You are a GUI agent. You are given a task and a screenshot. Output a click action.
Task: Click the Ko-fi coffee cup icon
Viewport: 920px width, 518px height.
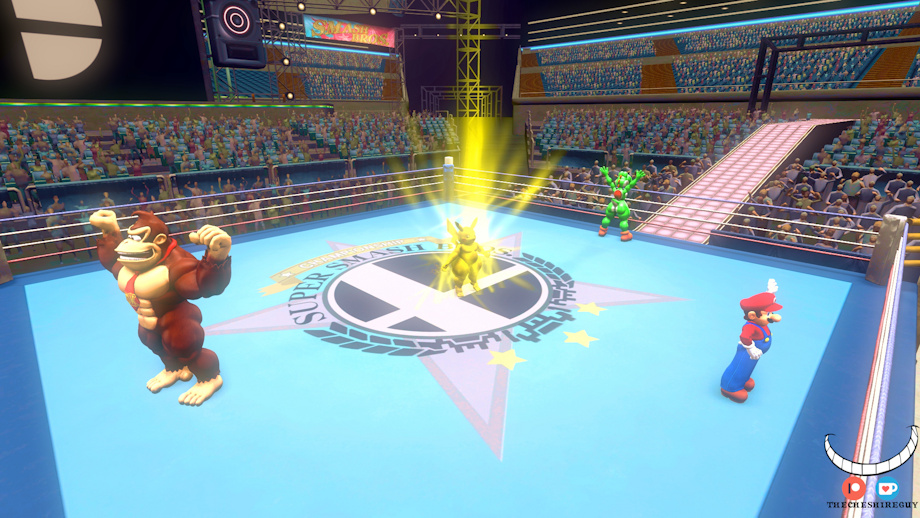(887, 488)
